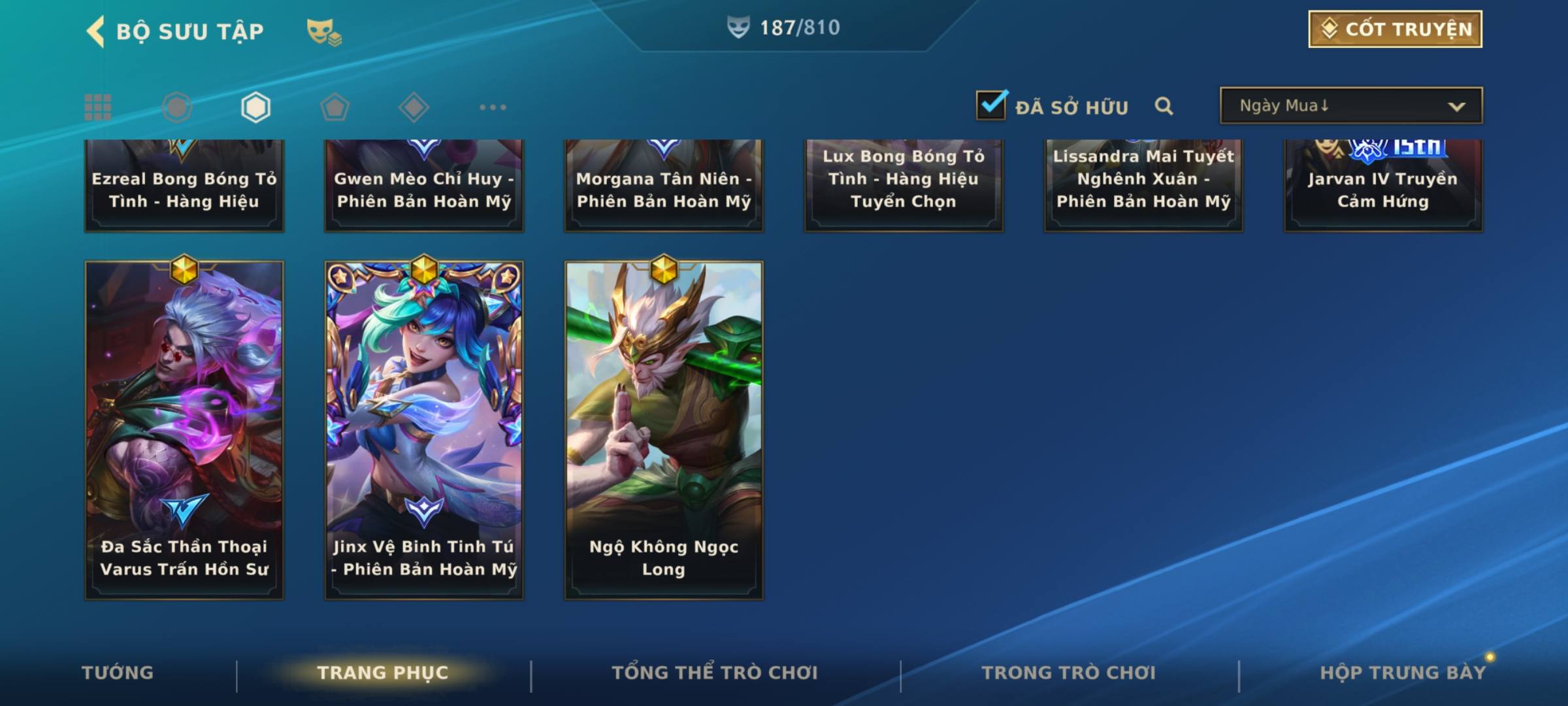Open Gwen Mèo Chỉ Huy skin card
This screenshot has height=706, width=1568.
(424, 186)
